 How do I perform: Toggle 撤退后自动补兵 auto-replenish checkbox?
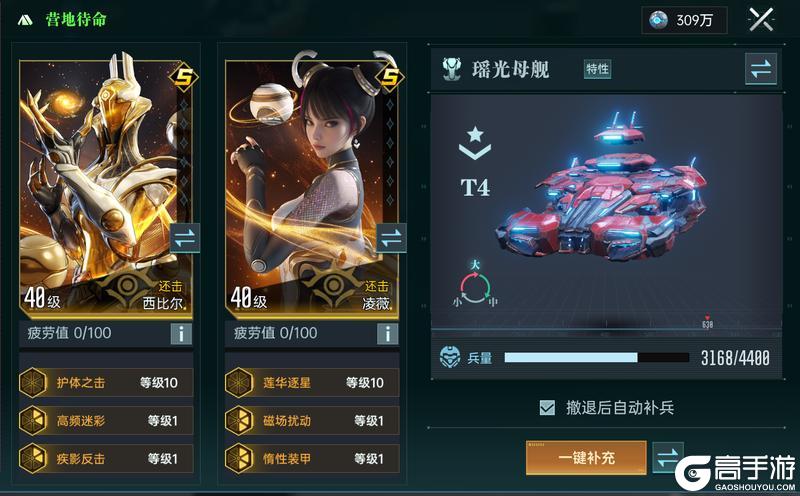click(547, 407)
